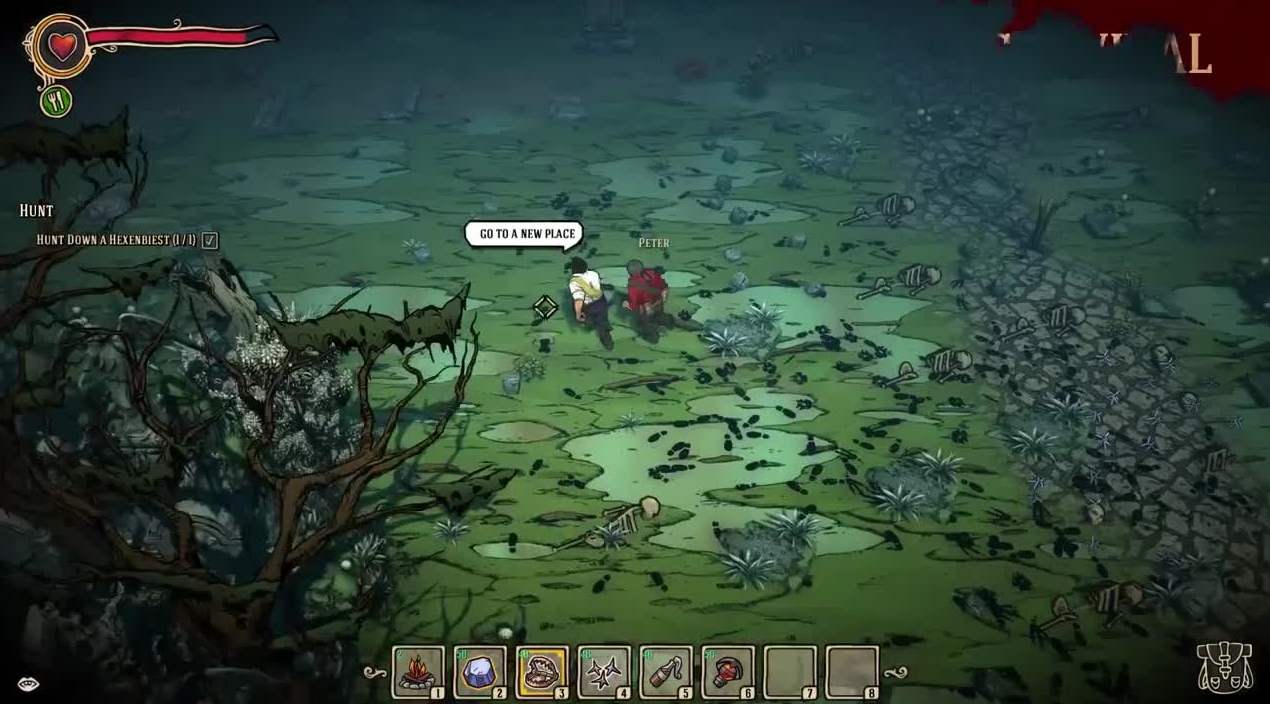Viewport: 1270px width, 704px height.
Task: Click the Hunt Down a Hexenbiest objective
Action: (116, 240)
